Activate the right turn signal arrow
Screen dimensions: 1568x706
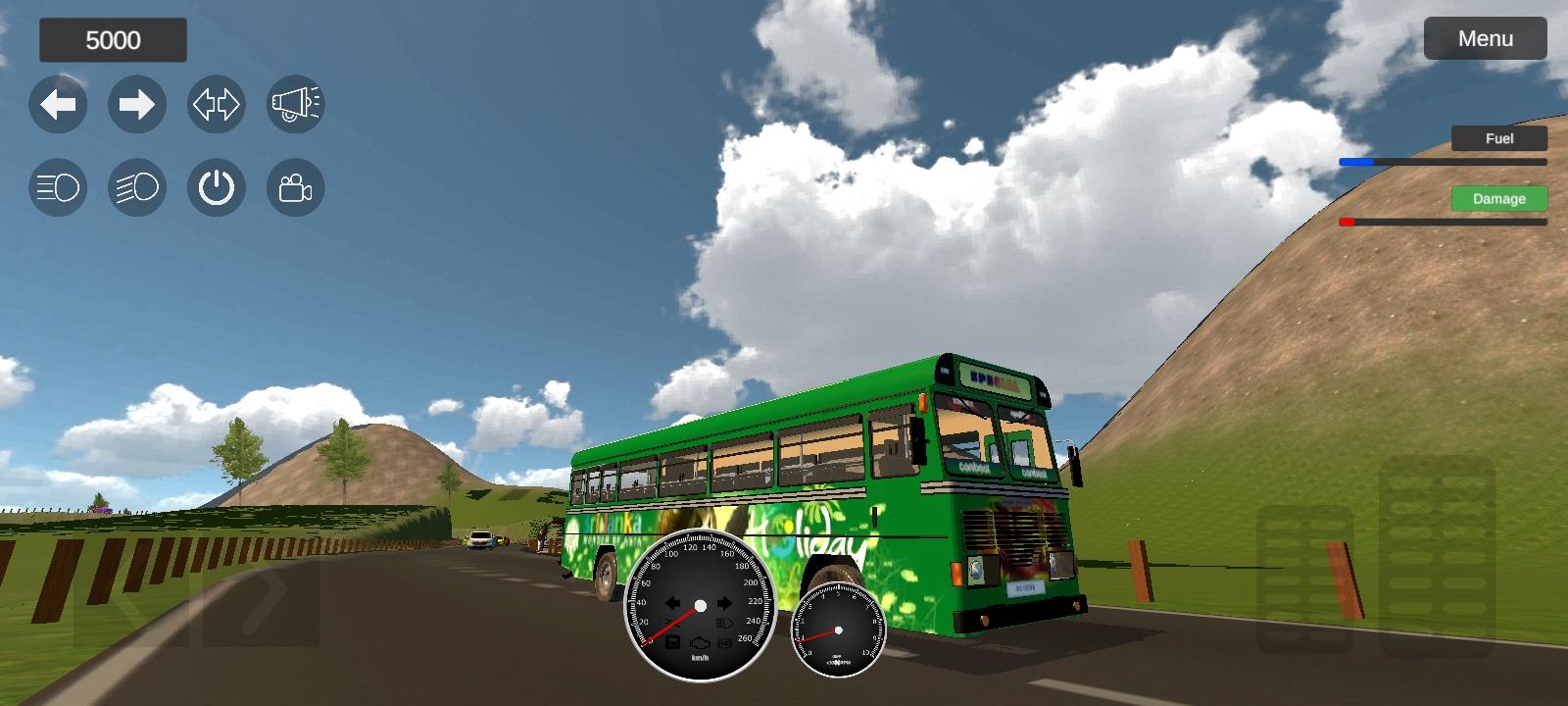coord(137,104)
